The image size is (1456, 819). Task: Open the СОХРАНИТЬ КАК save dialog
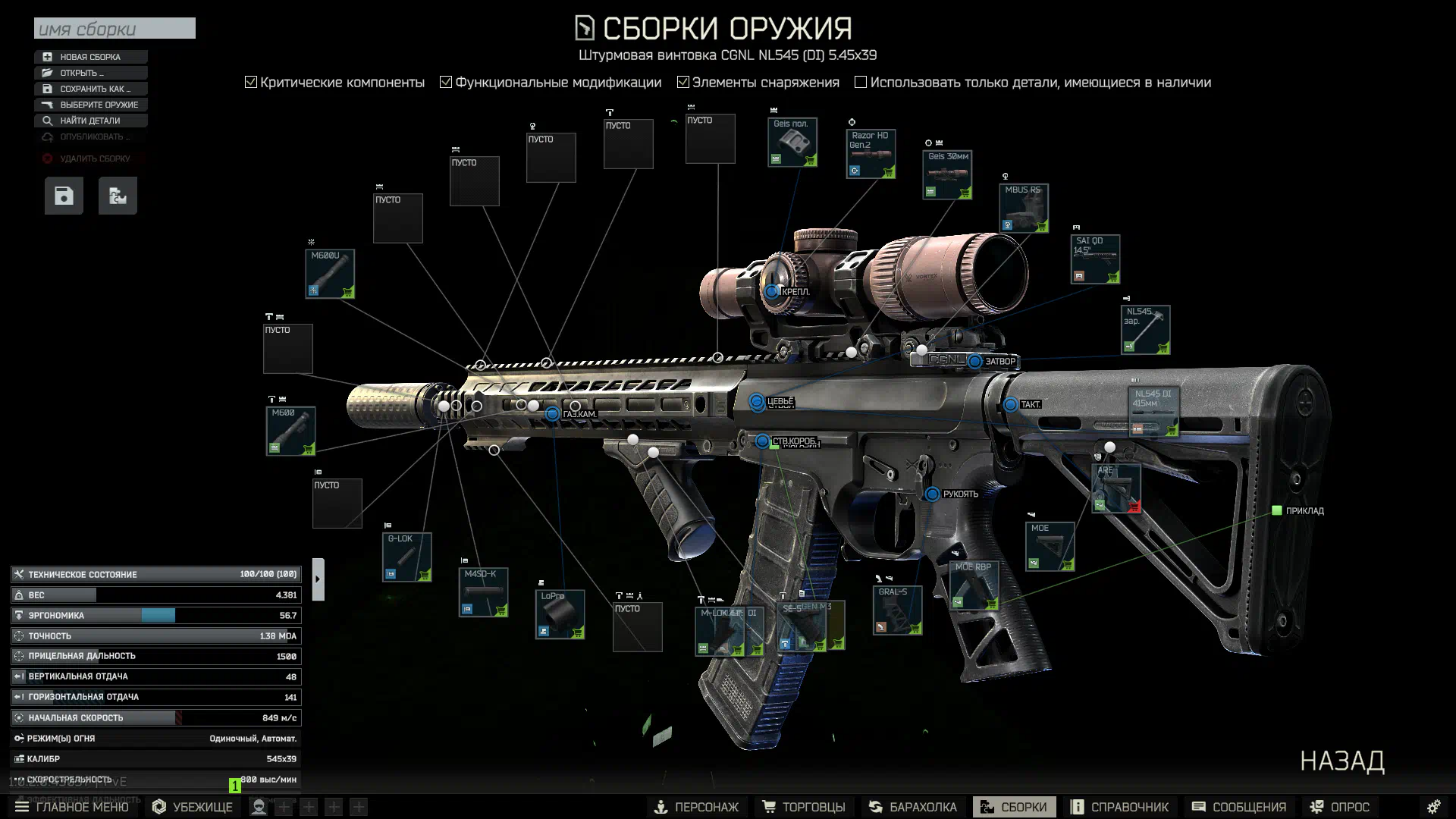click(90, 89)
